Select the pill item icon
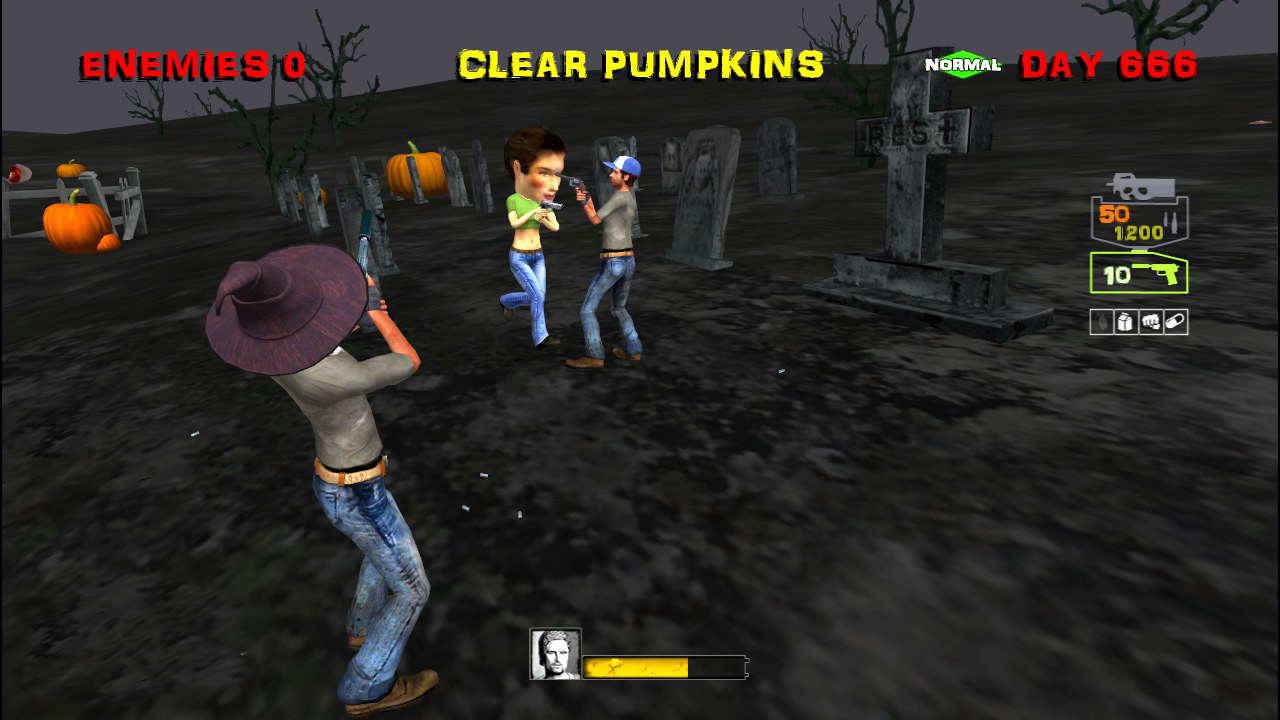 pos(1176,321)
